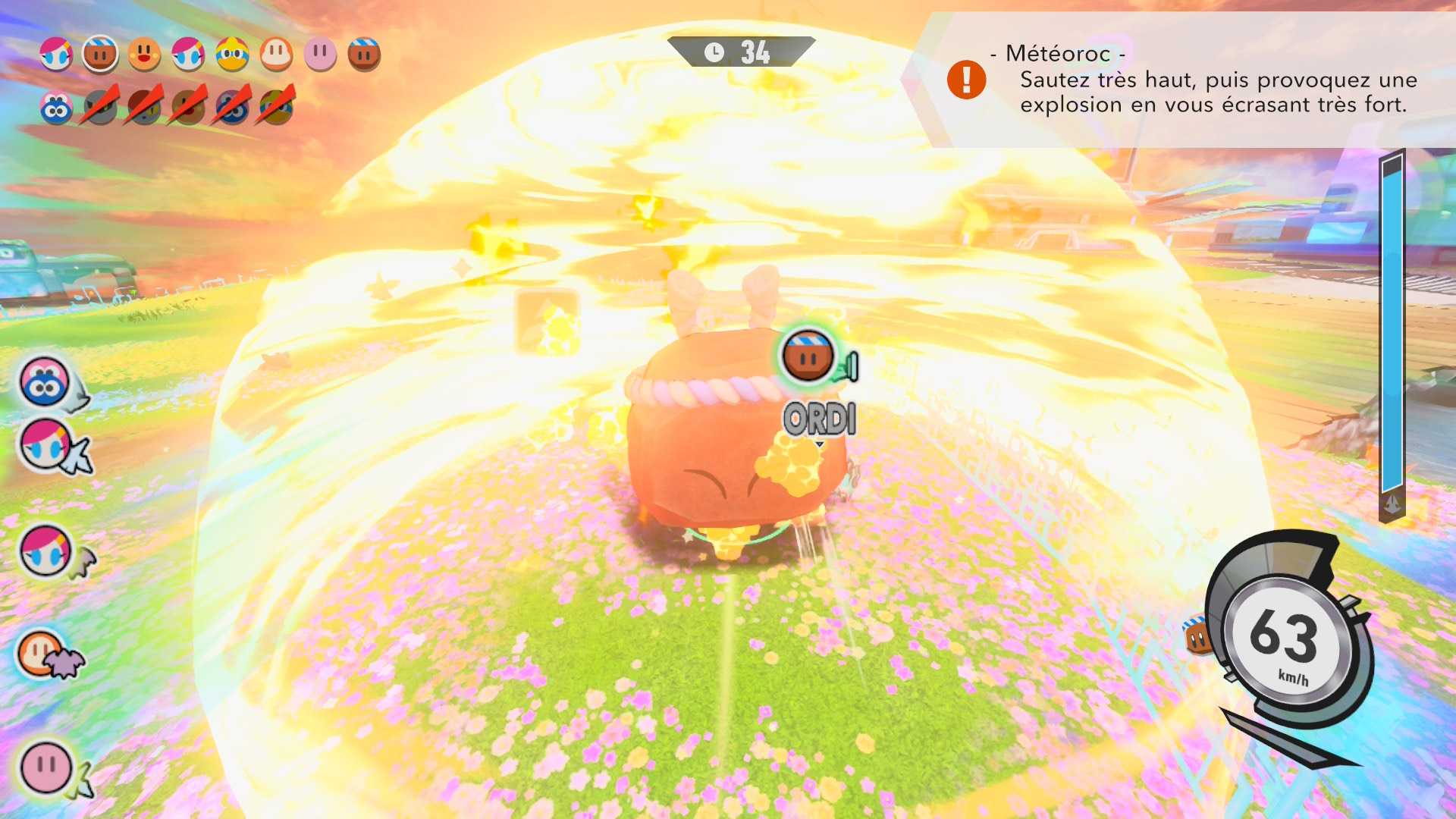
Task: Click the orange smiling face roster icon
Action: tap(144, 55)
